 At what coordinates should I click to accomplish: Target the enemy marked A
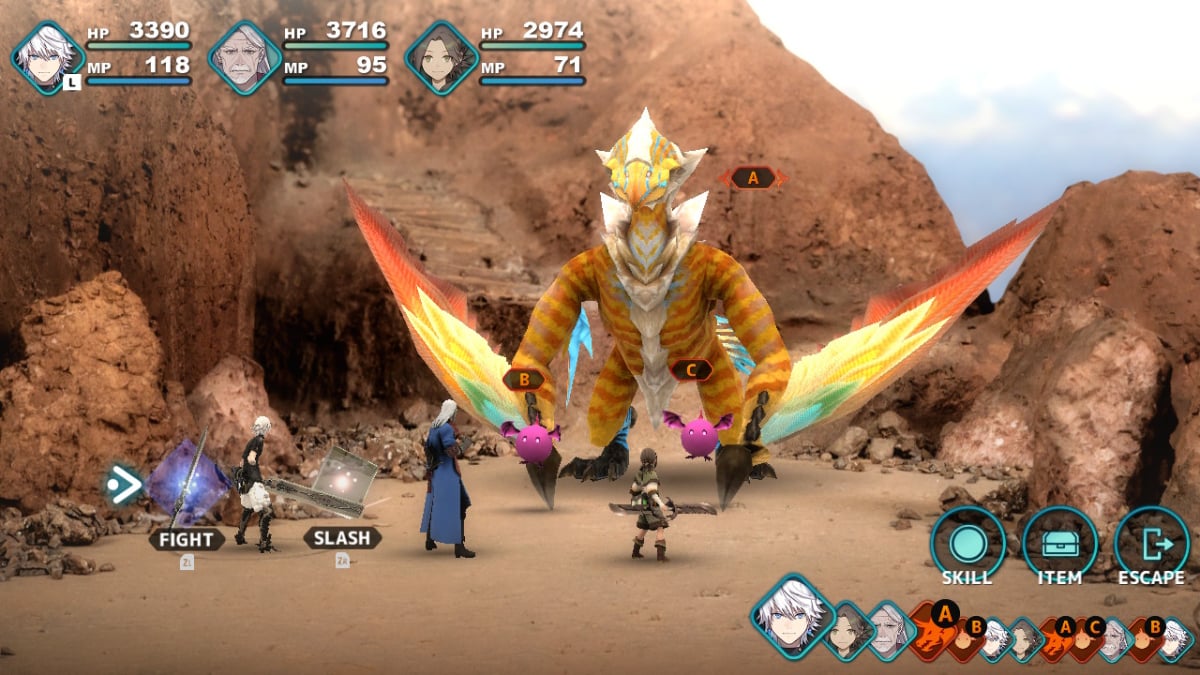752,178
